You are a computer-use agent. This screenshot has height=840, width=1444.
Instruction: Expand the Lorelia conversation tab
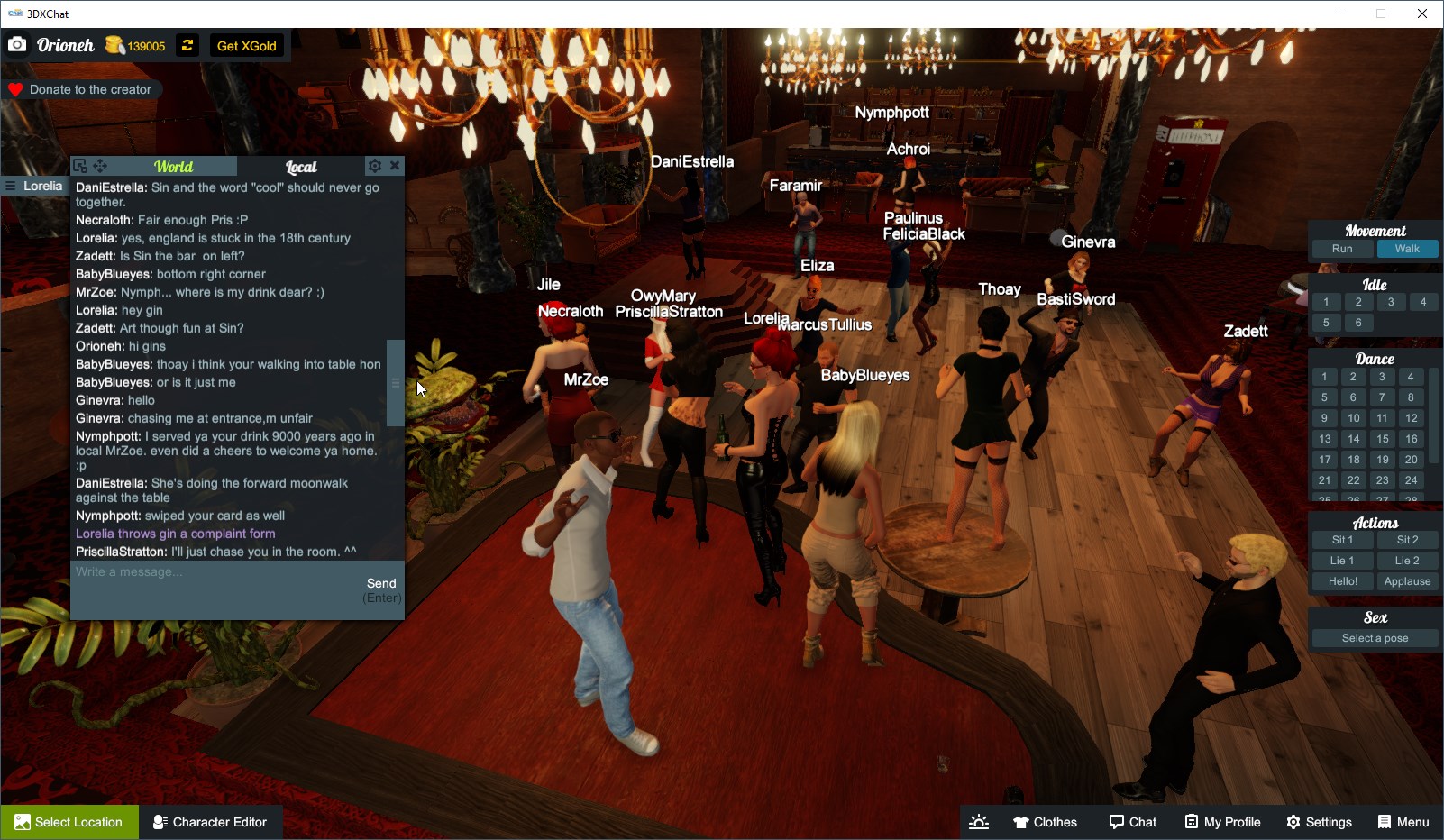coord(34,186)
